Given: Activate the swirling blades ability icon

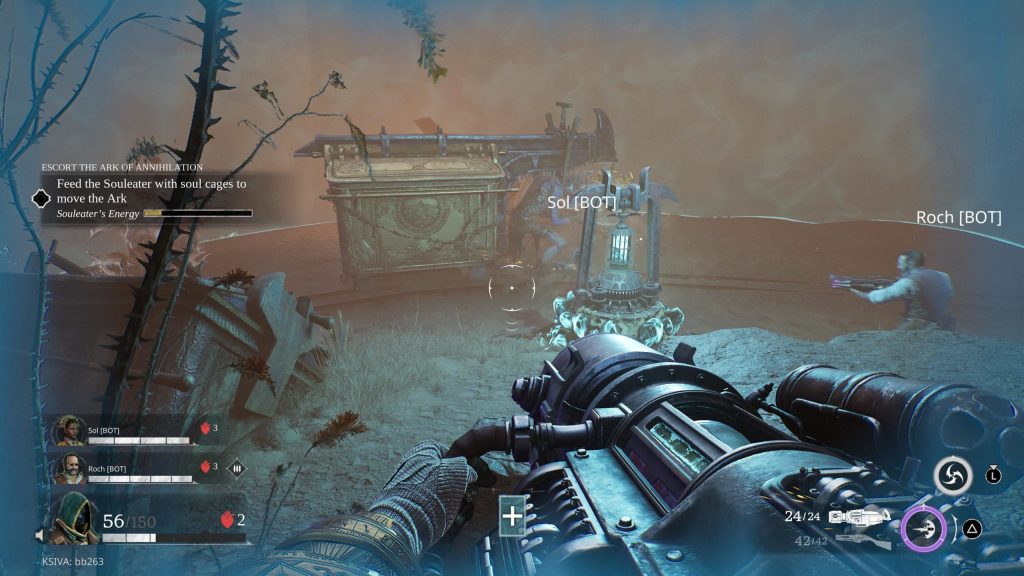Looking at the screenshot, I should click(x=952, y=476).
